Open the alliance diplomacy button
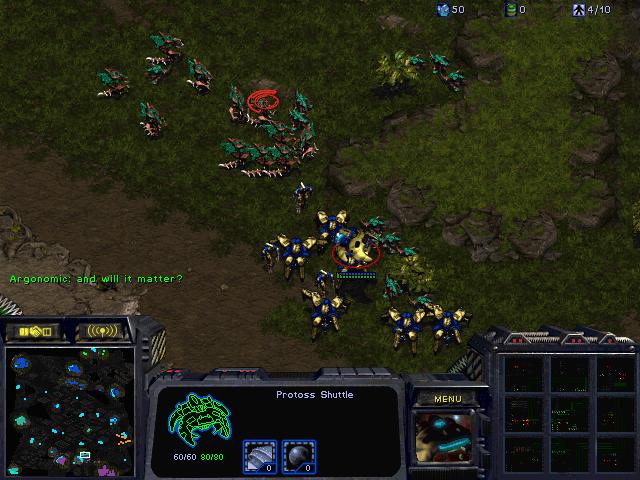The image size is (640, 480). coord(33,331)
